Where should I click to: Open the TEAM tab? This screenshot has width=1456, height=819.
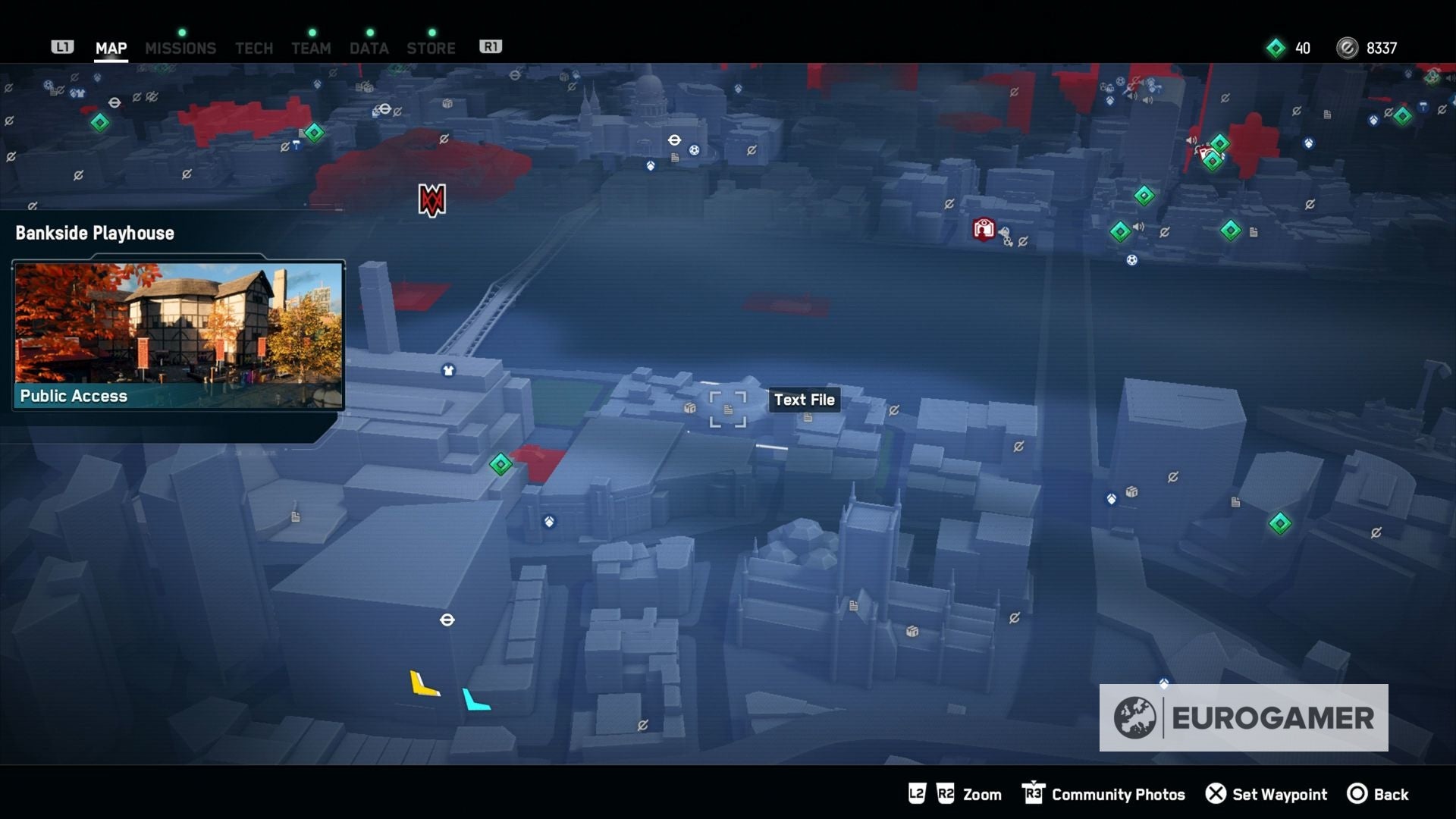pyautogui.click(x=311, y=47)
